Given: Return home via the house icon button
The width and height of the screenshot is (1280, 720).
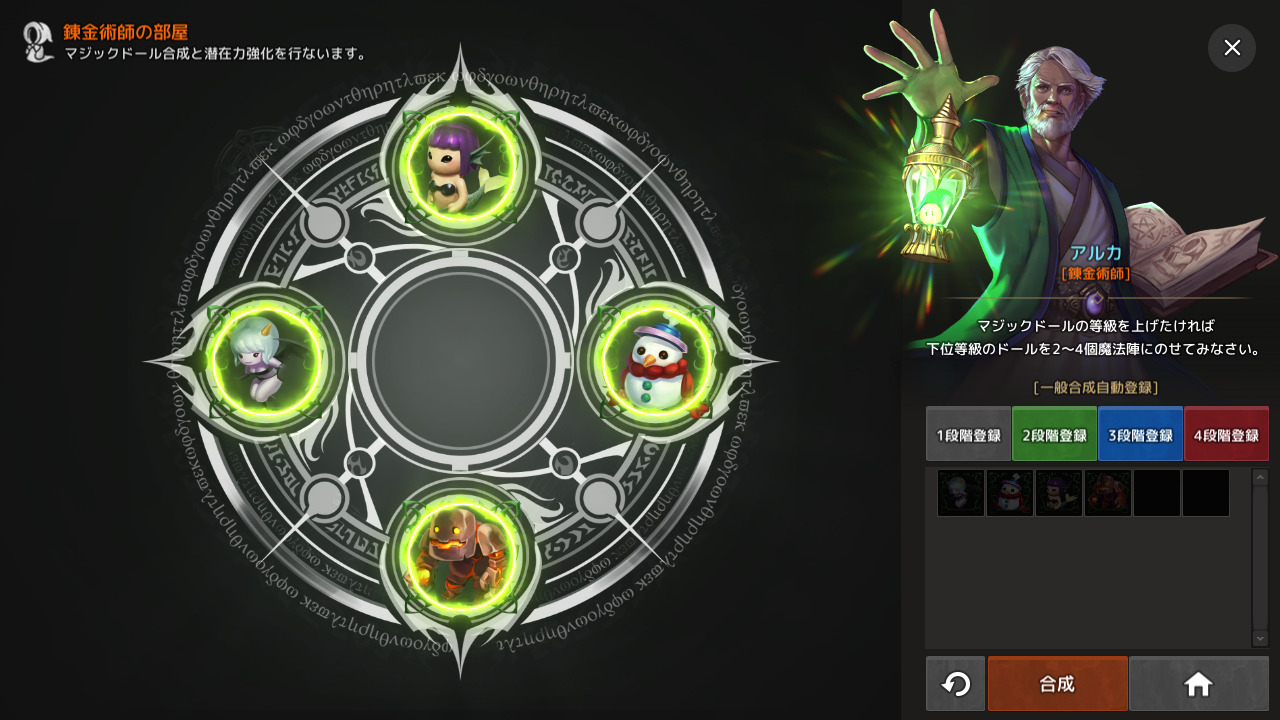Looking at the screenshot, I should pyautogui.click(x=1198, y=684).
